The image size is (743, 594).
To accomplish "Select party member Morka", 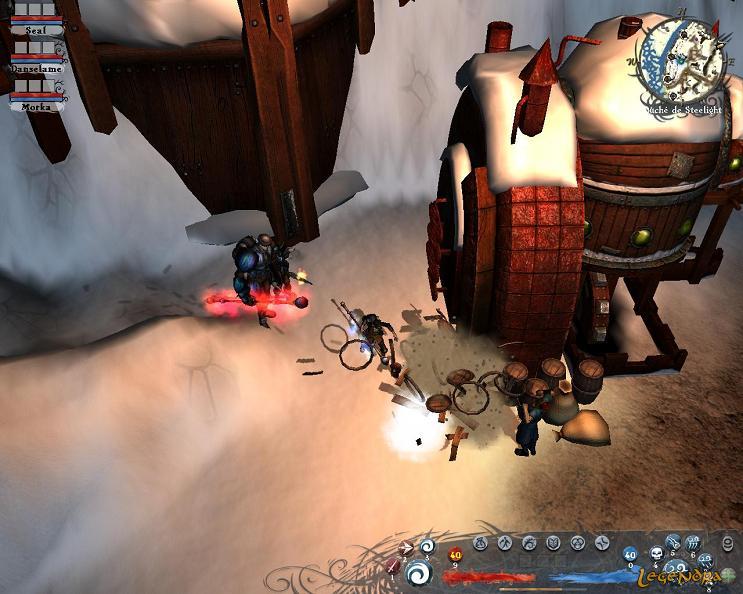I will [x=37, y=105].
